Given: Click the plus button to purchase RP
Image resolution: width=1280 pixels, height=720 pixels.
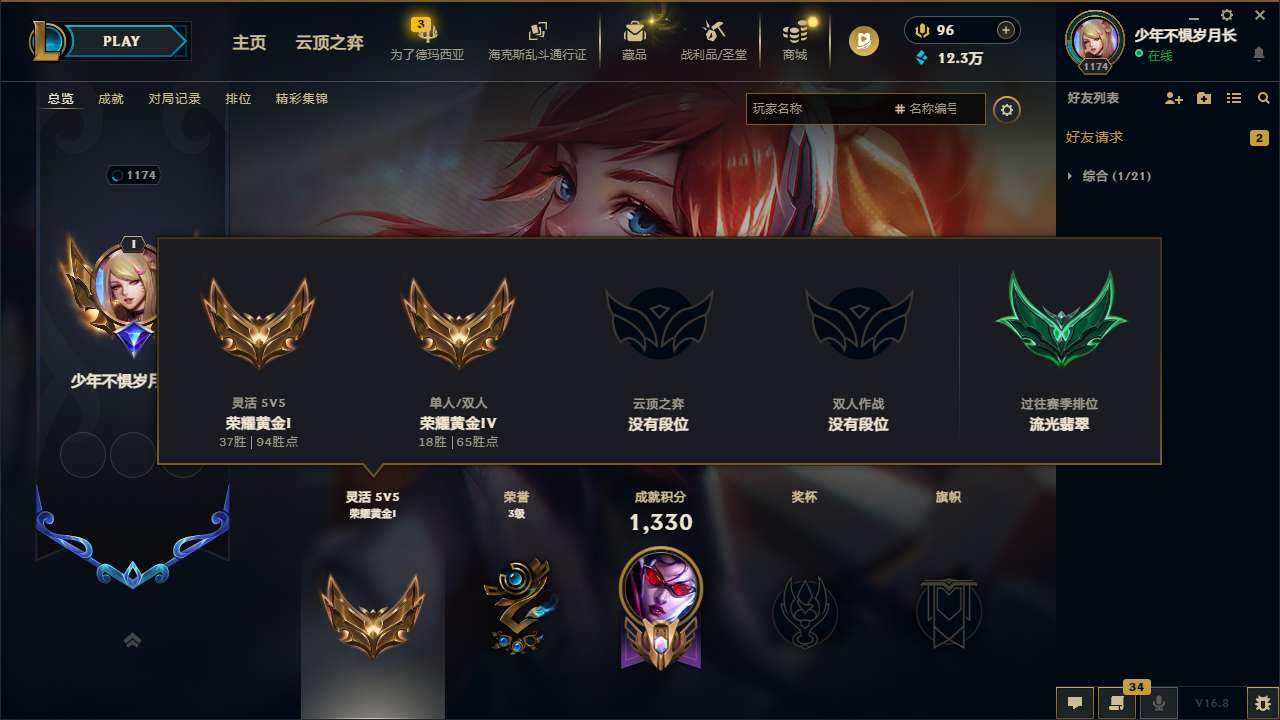Looking at the screenshot, I should pos(1005,30).
